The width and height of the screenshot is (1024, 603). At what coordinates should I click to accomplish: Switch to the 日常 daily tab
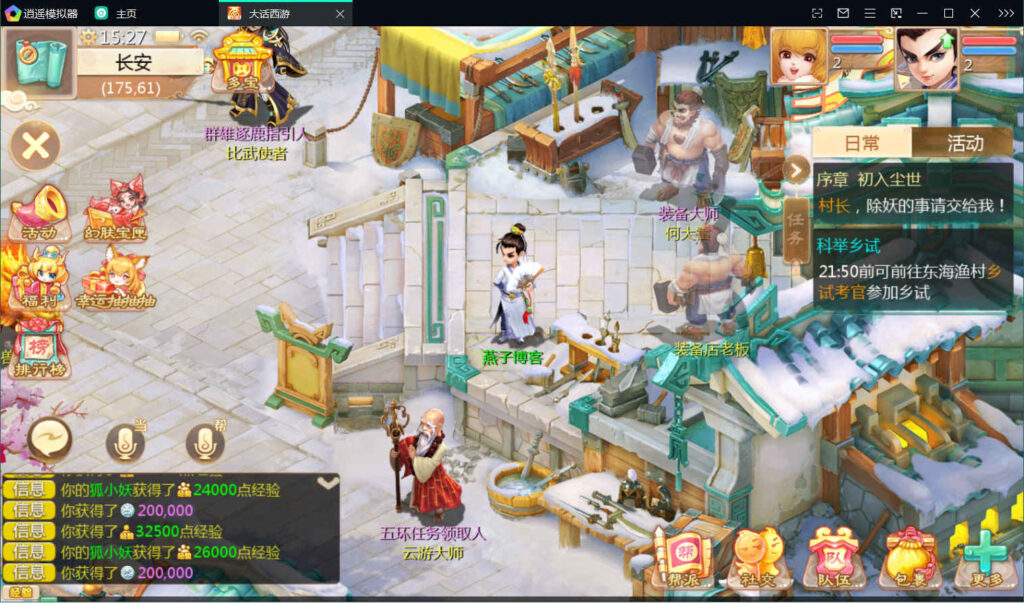(861, 143)
